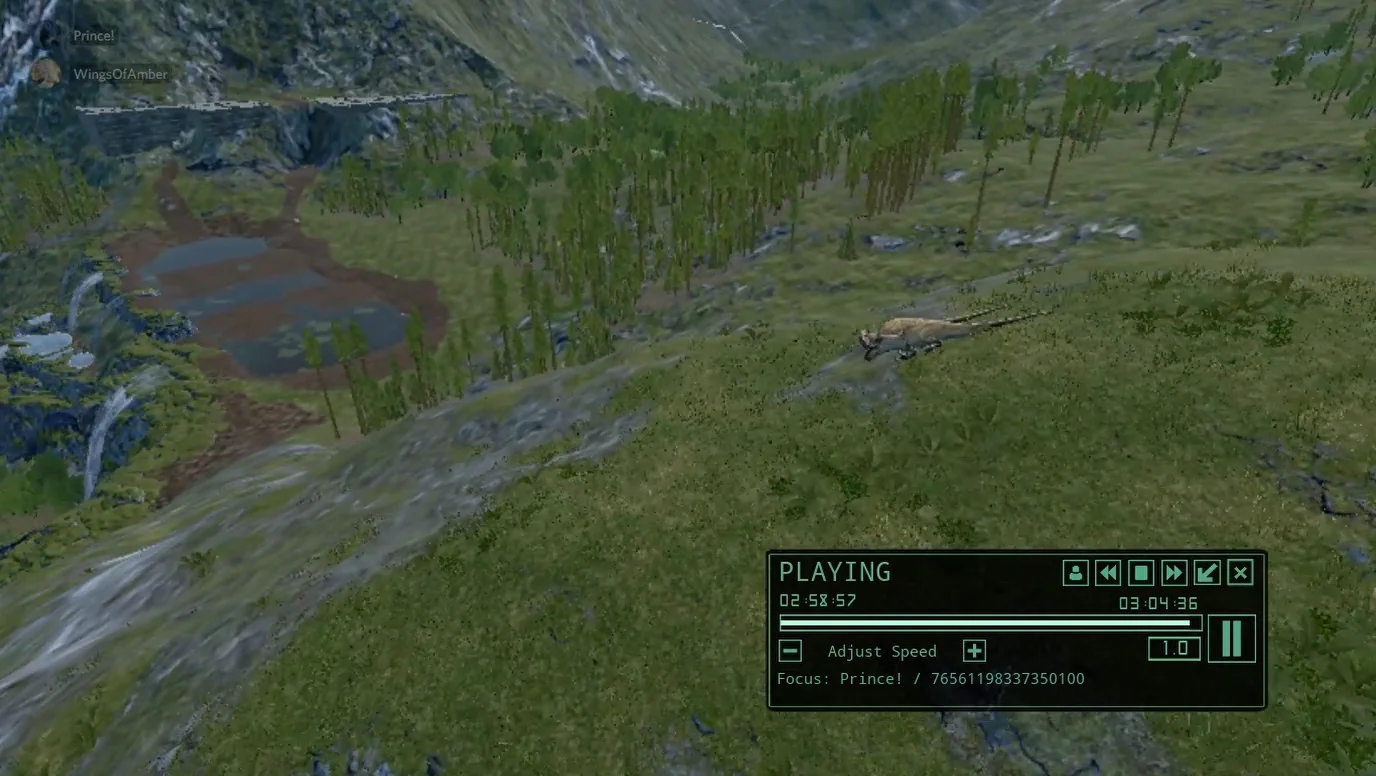This screenshot has height=776, width=1376.
Task: Open the player focus selector icon
Action: click(x=1075, y=573)
